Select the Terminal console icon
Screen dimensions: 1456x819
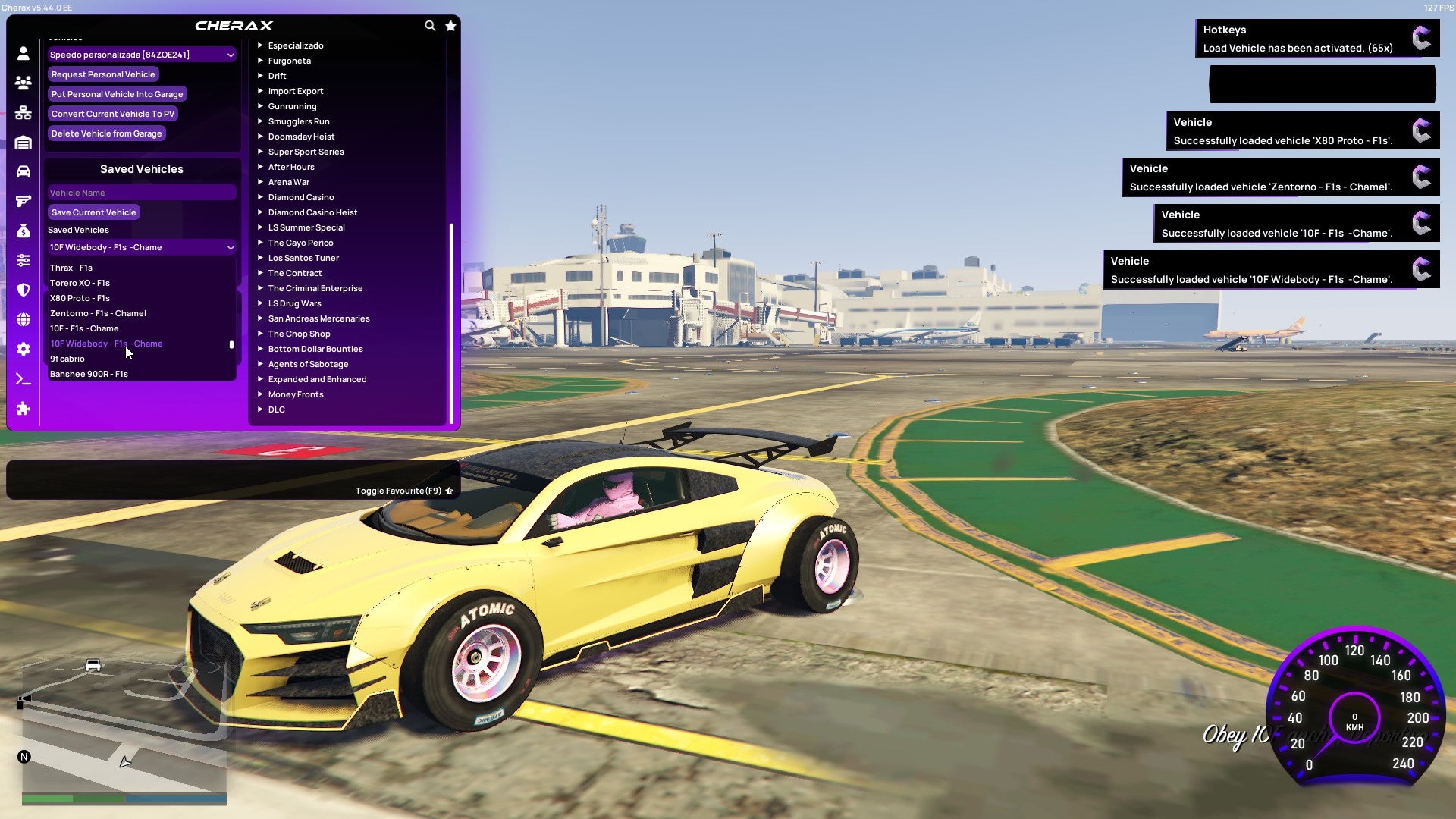coord(23,378)
